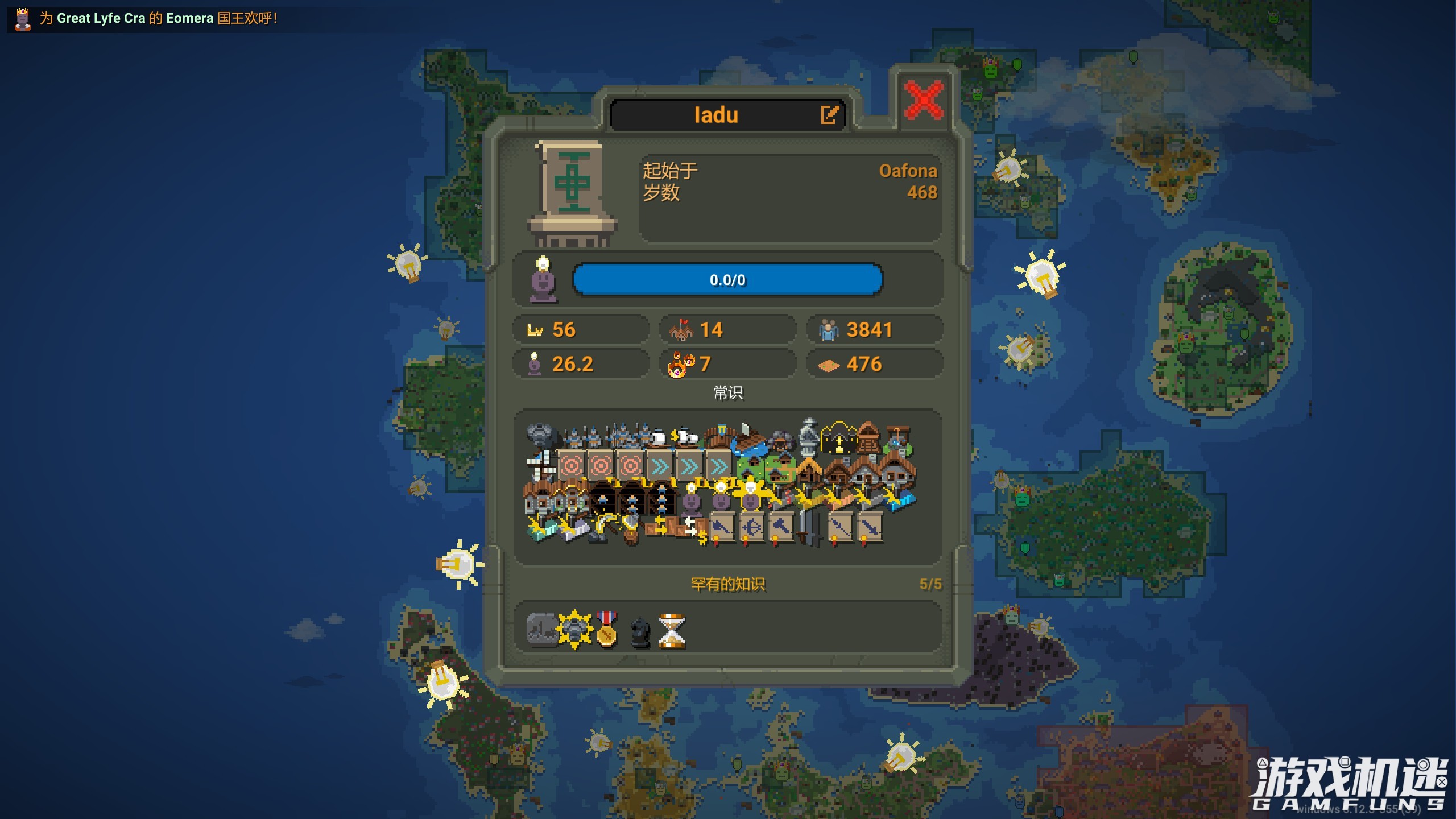The width and height of the screenshot is (1456, 819).
Task: Edit the culture name Iadu
Action: [x=830, y=114]
